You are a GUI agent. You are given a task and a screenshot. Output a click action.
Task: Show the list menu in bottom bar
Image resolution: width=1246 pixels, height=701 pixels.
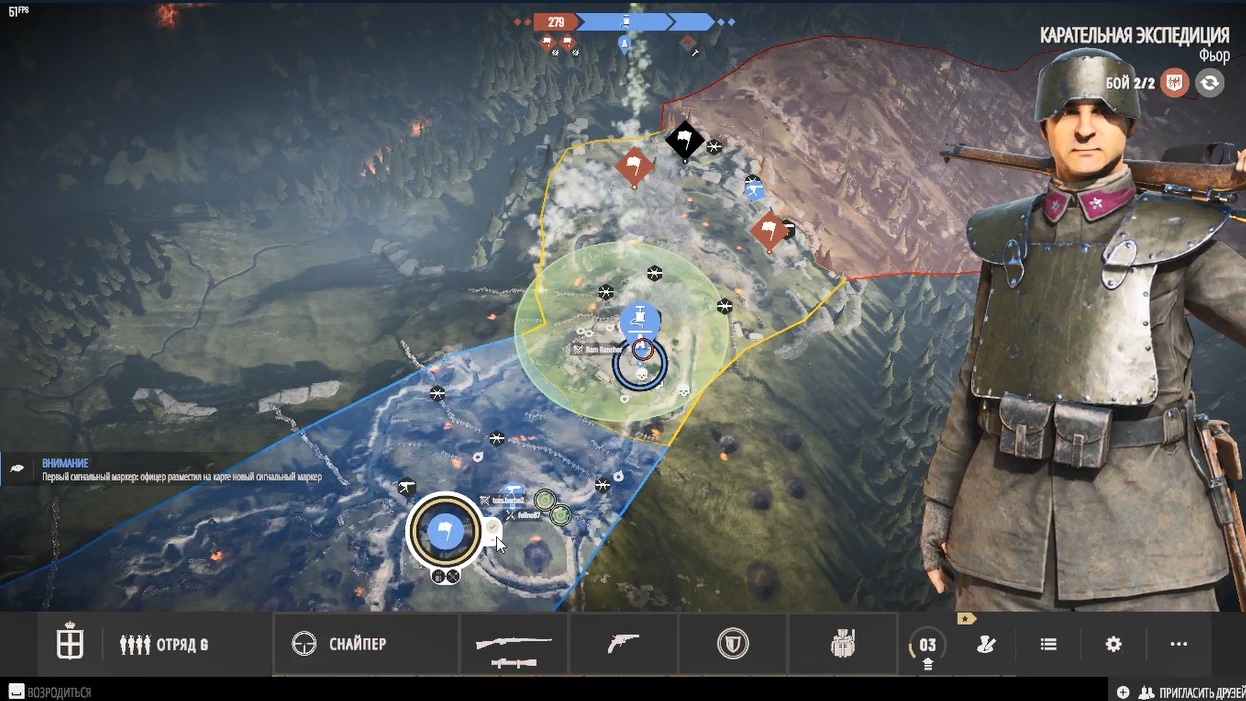tap(1048, 645)
